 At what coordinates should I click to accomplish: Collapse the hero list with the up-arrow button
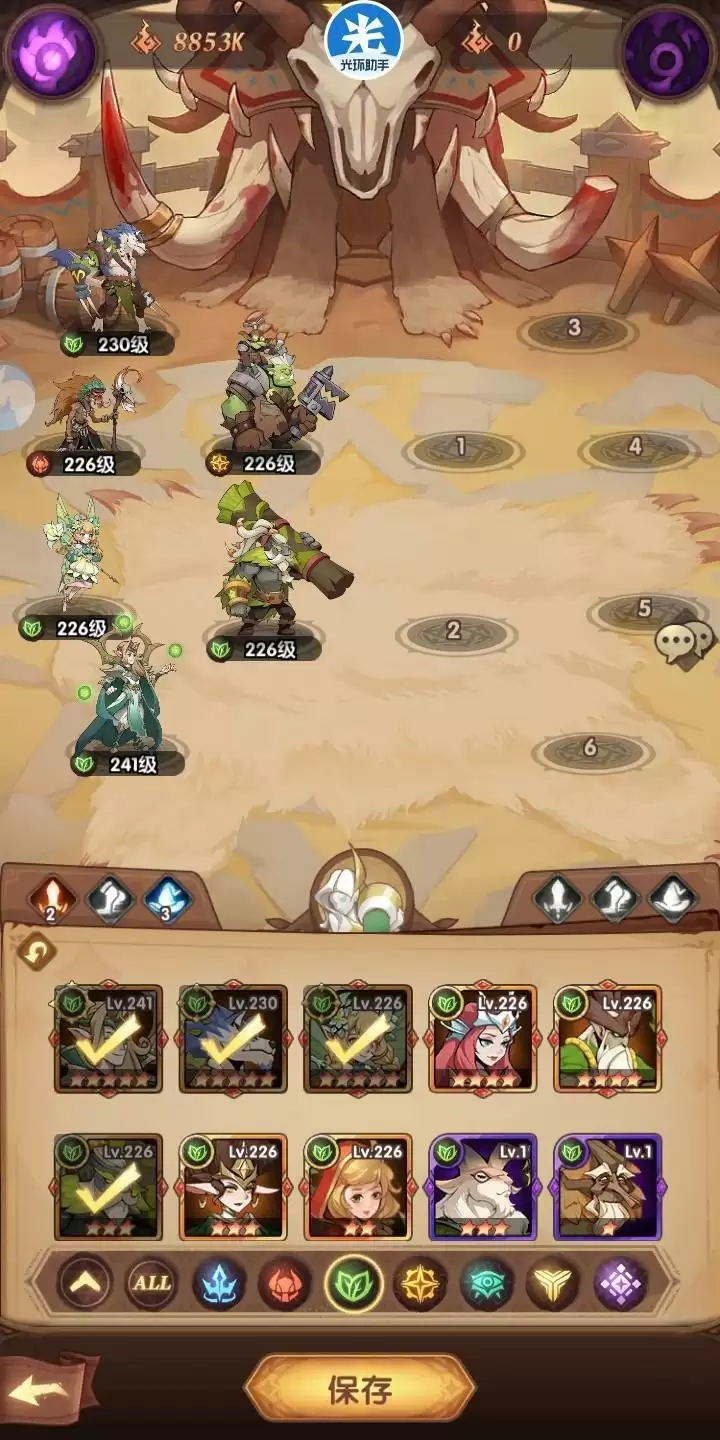coord(84,1283)
